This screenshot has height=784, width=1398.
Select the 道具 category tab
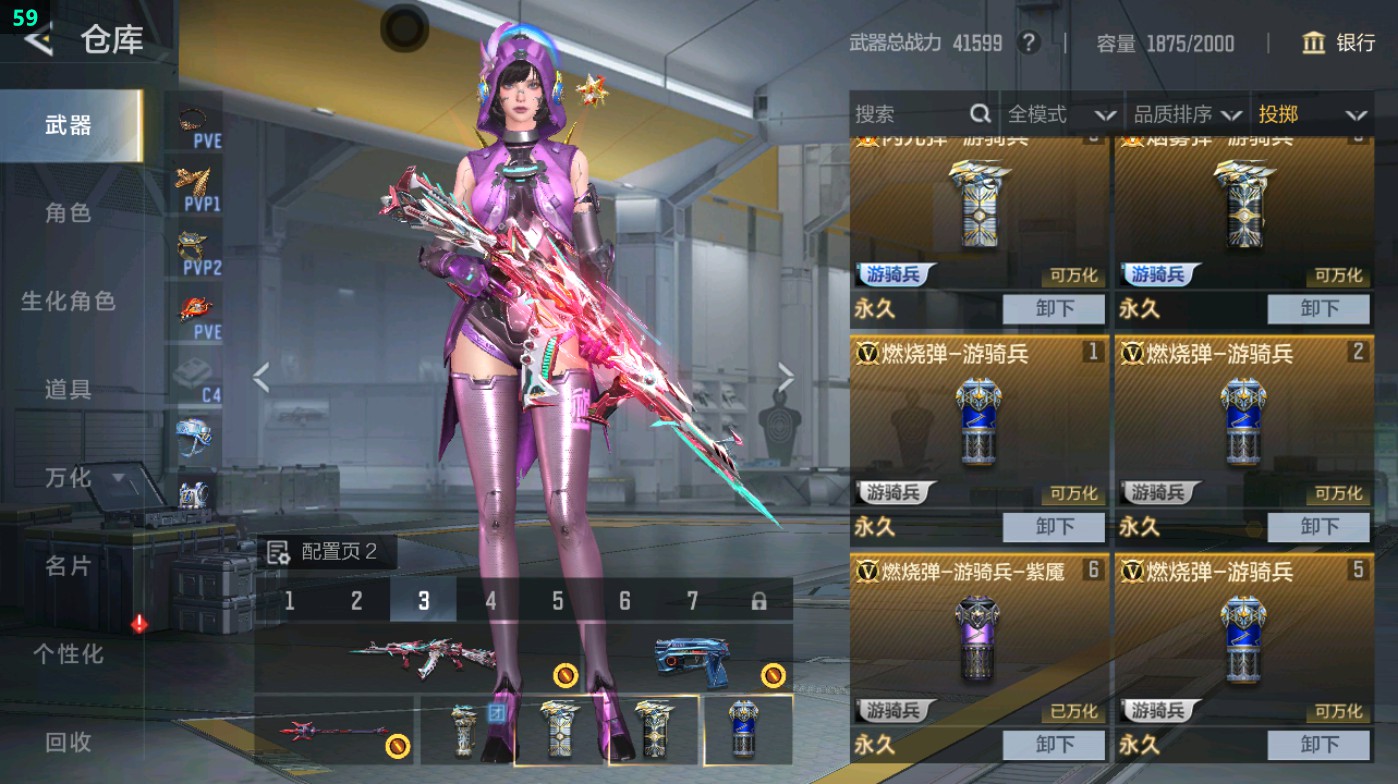tap(68, 389)
